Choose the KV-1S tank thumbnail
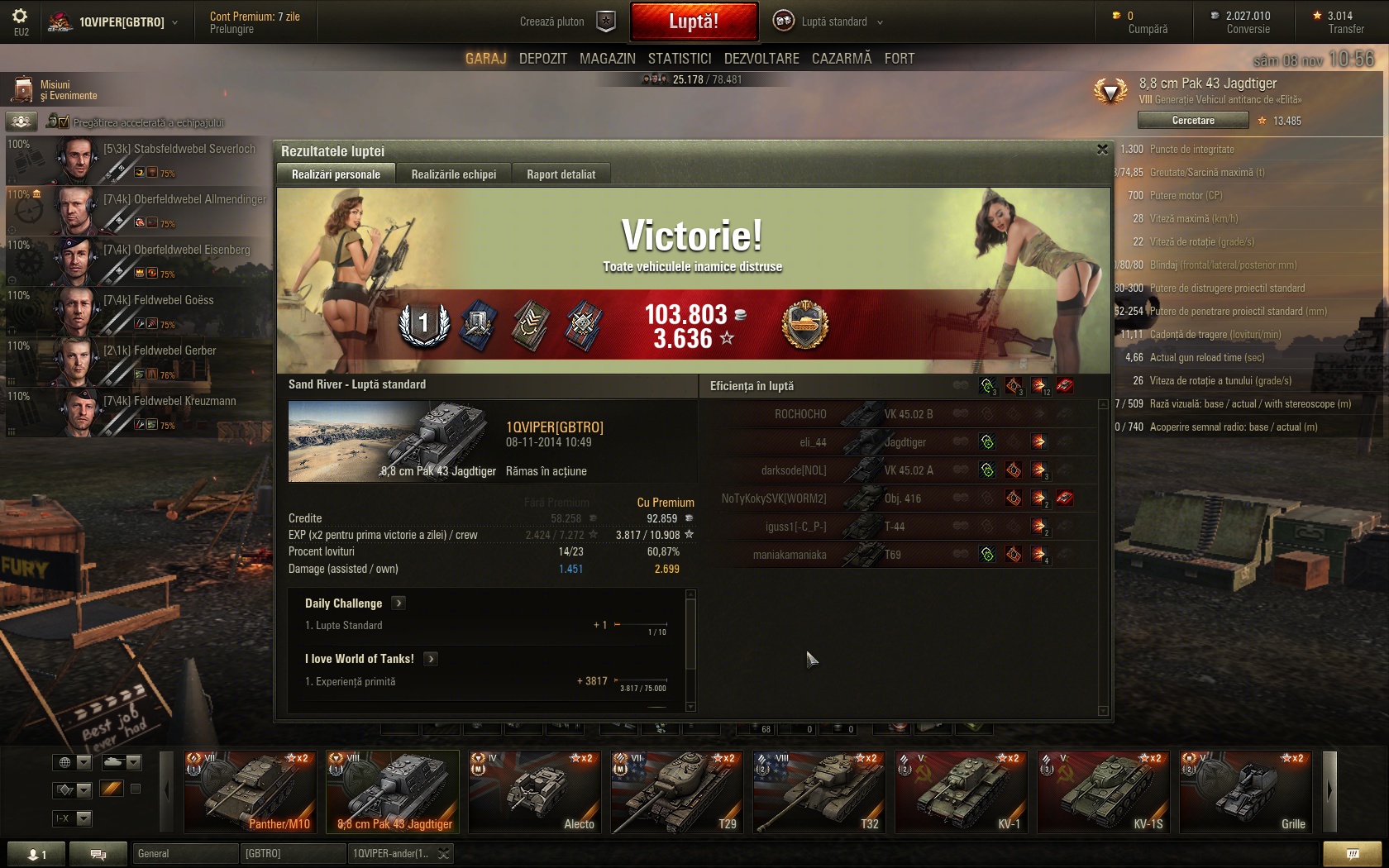This screenshot has width=1389, height=868. coord(1103,791)
